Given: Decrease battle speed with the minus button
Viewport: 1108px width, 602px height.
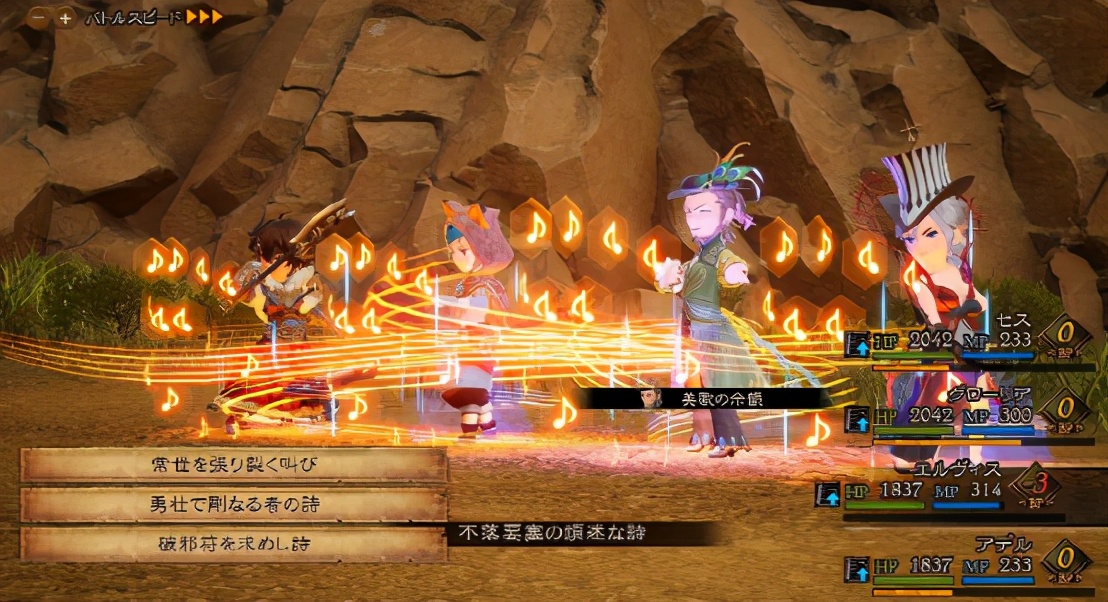Looking at the screenshot, I should click(39, 18).
